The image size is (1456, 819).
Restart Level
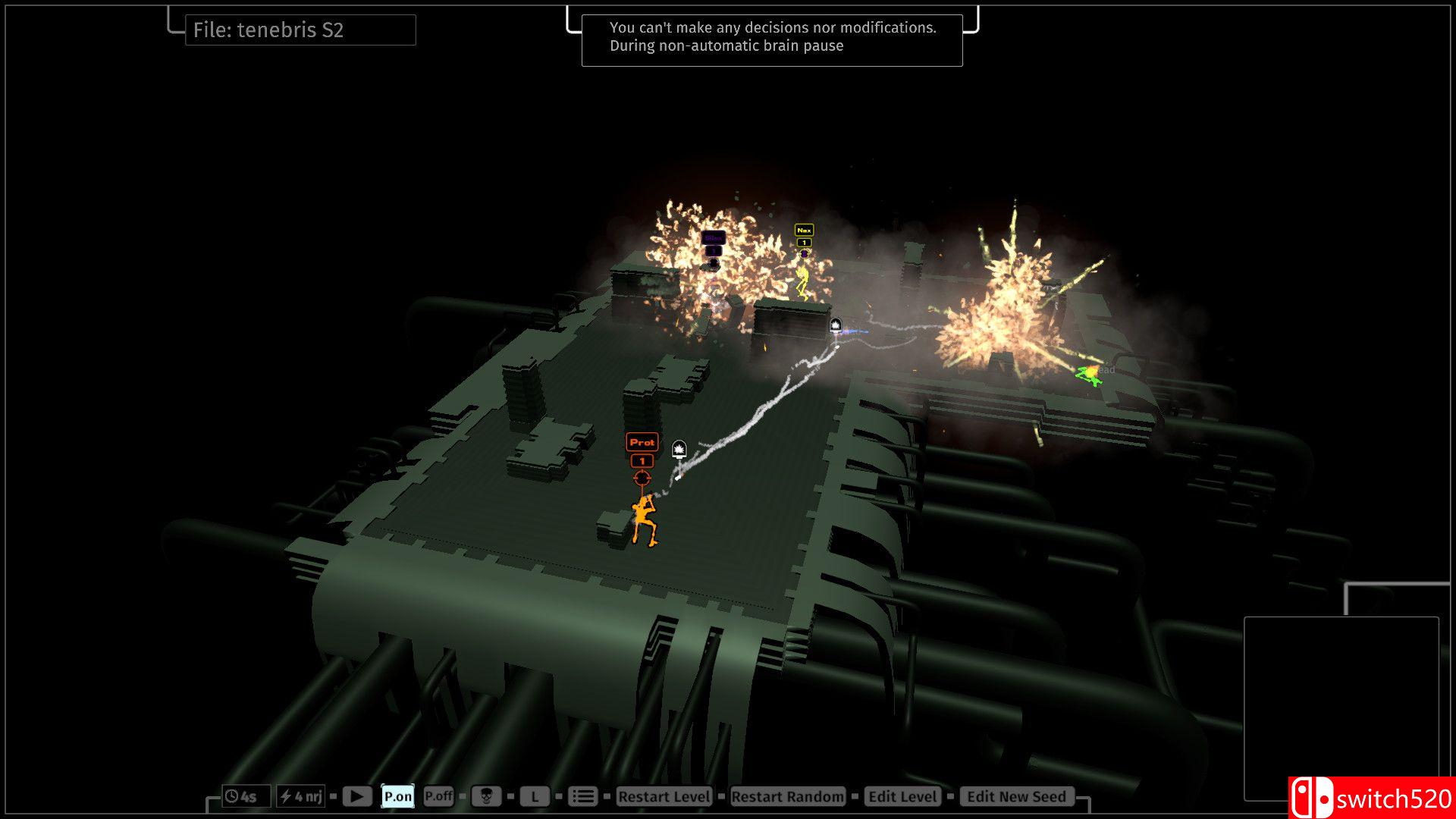coord(664,796)
